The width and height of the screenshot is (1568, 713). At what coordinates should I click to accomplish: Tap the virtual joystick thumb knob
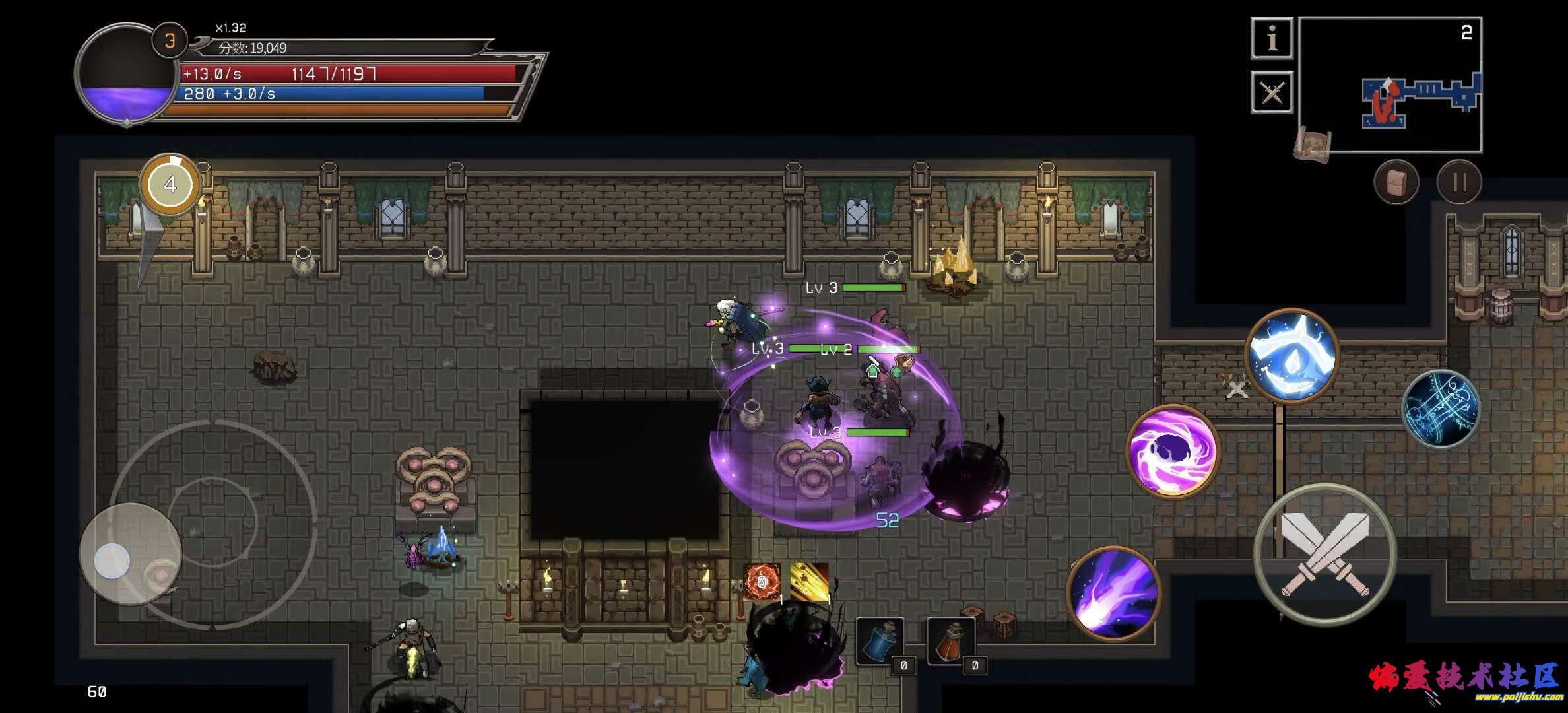point(112,560)
